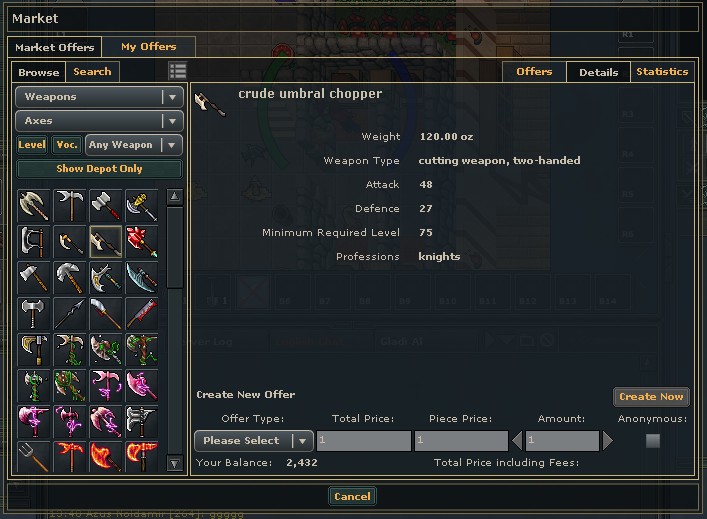Expand the Any Weapon filter dropdown
707x519 pixels.
[134, 145]
